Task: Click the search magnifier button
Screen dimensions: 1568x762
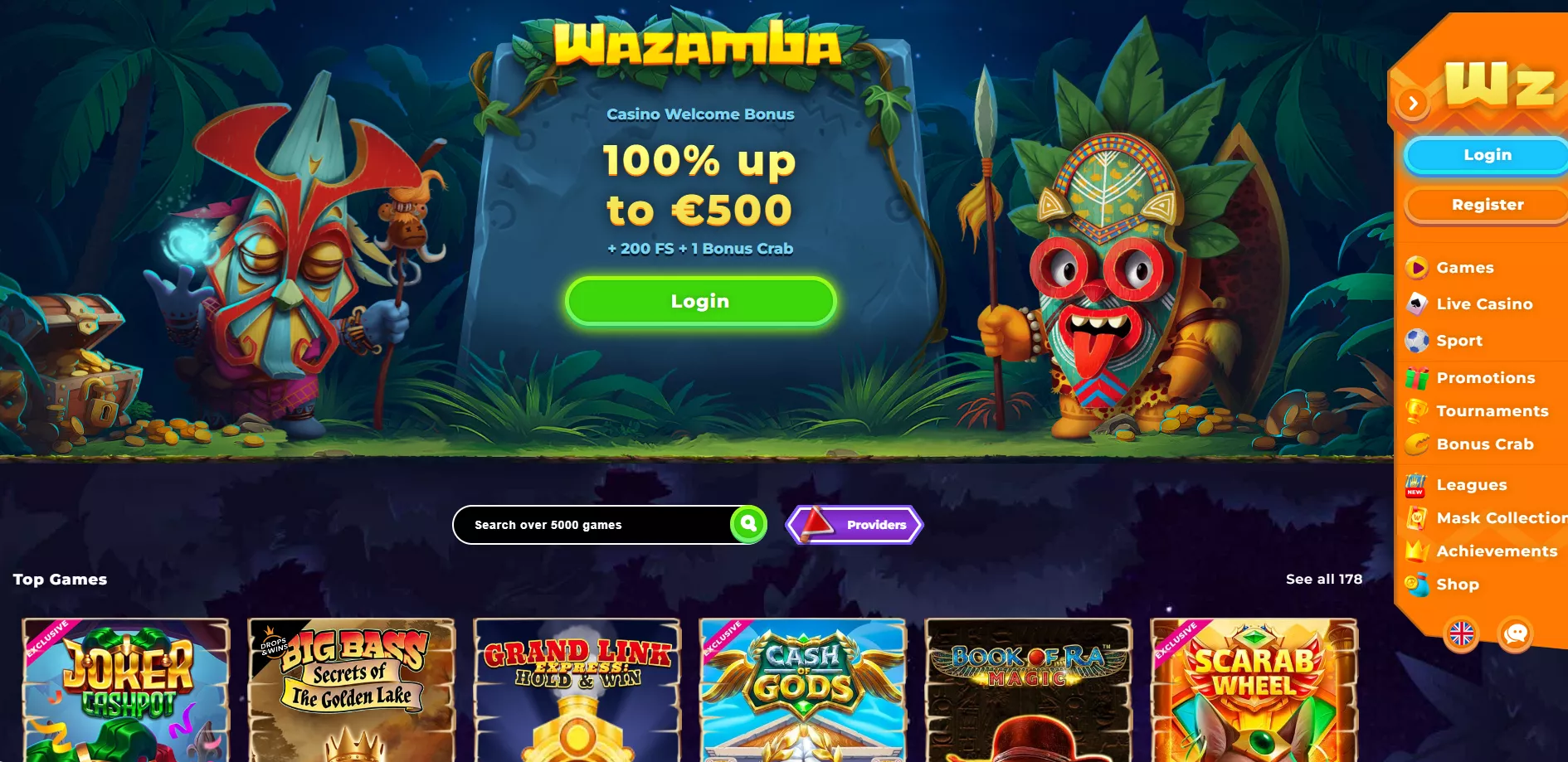Action: tap(747, 524)
